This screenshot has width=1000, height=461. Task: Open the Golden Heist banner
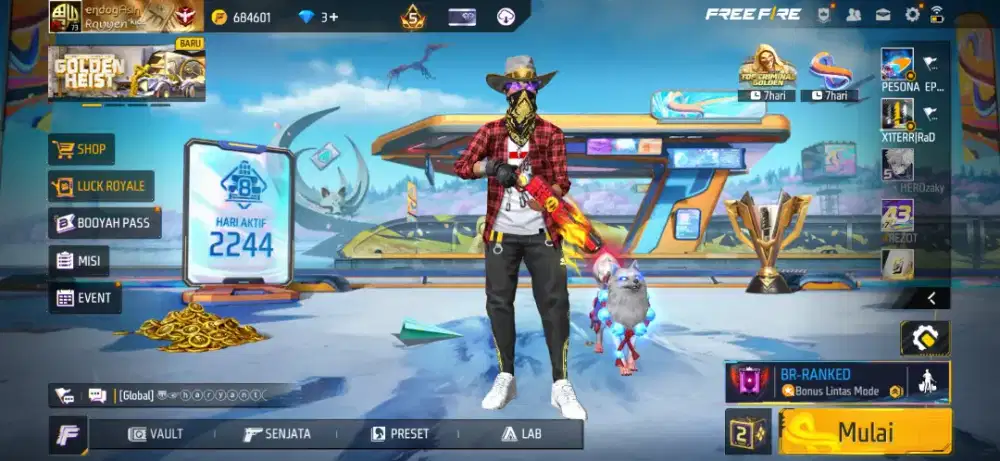[127, 72]
